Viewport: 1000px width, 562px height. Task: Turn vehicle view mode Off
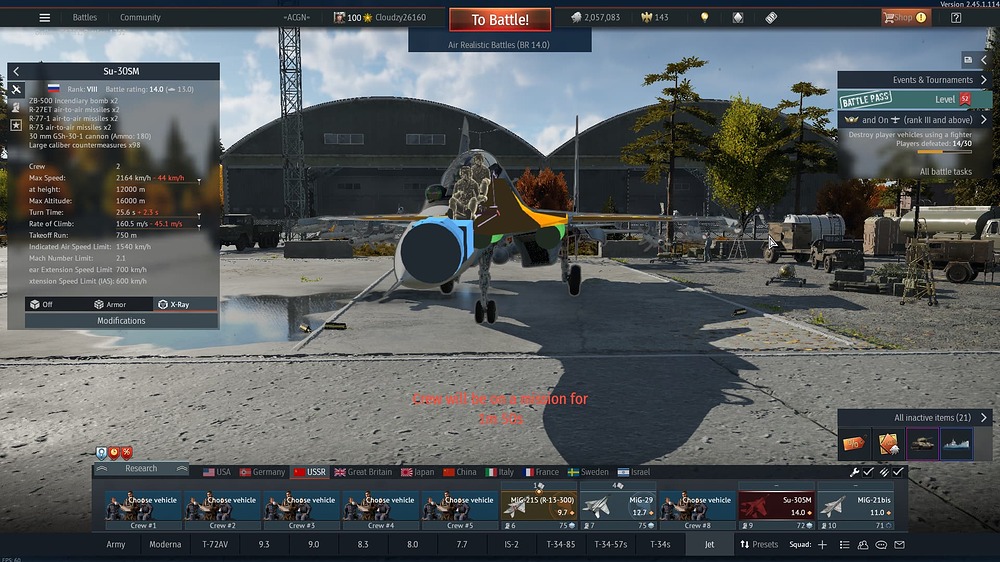click(41, 304)
